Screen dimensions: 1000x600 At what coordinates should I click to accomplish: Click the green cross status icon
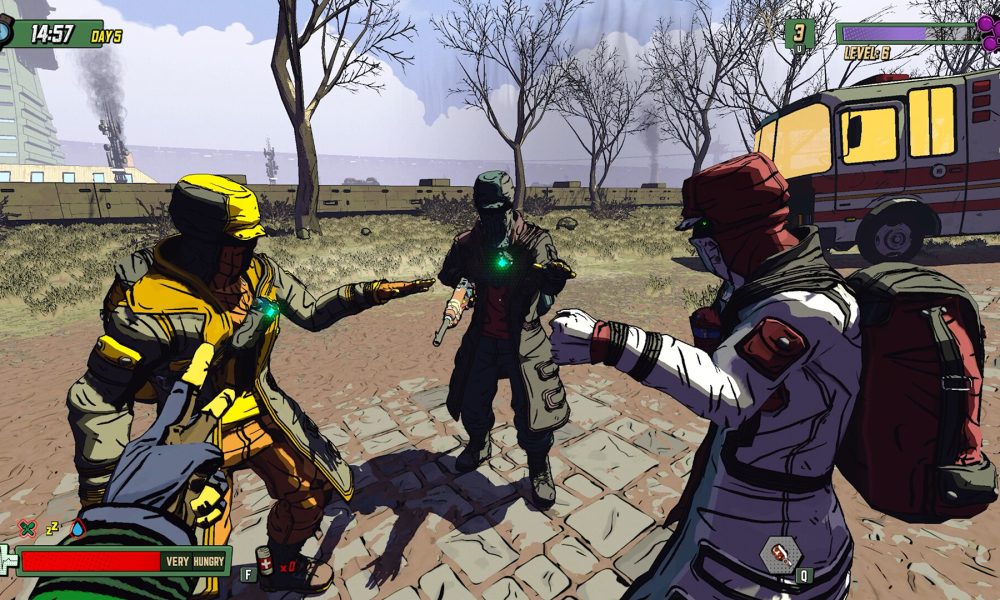tap(27, 528)
